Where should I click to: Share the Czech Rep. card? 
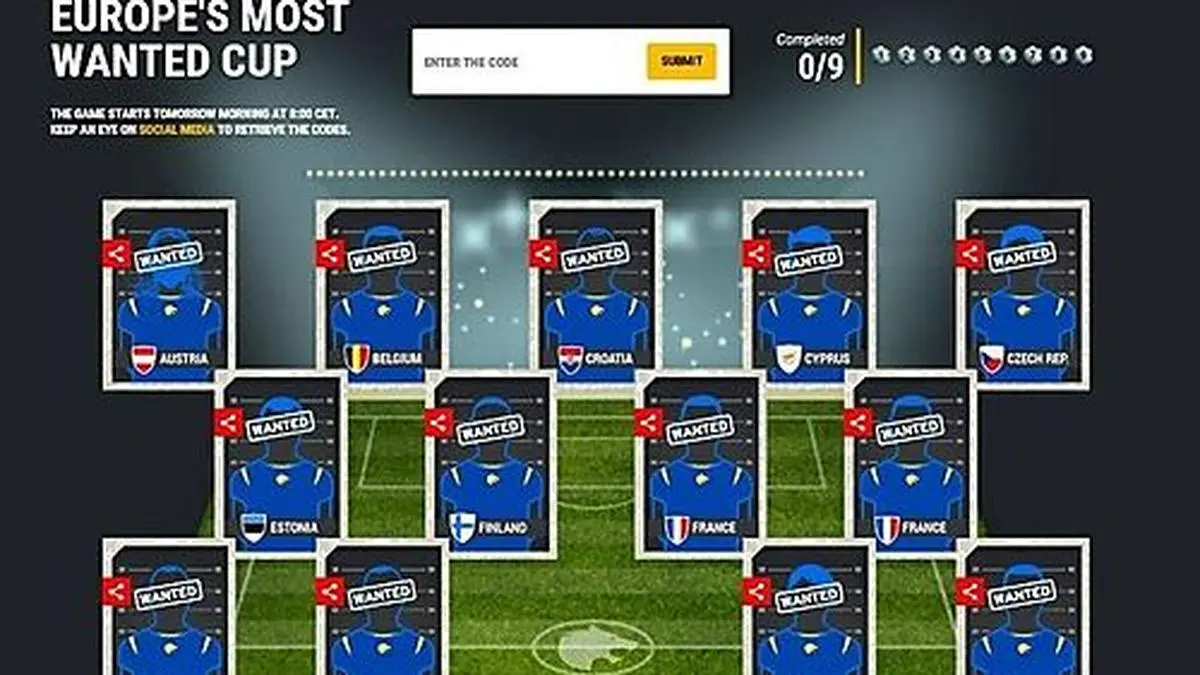970,254
